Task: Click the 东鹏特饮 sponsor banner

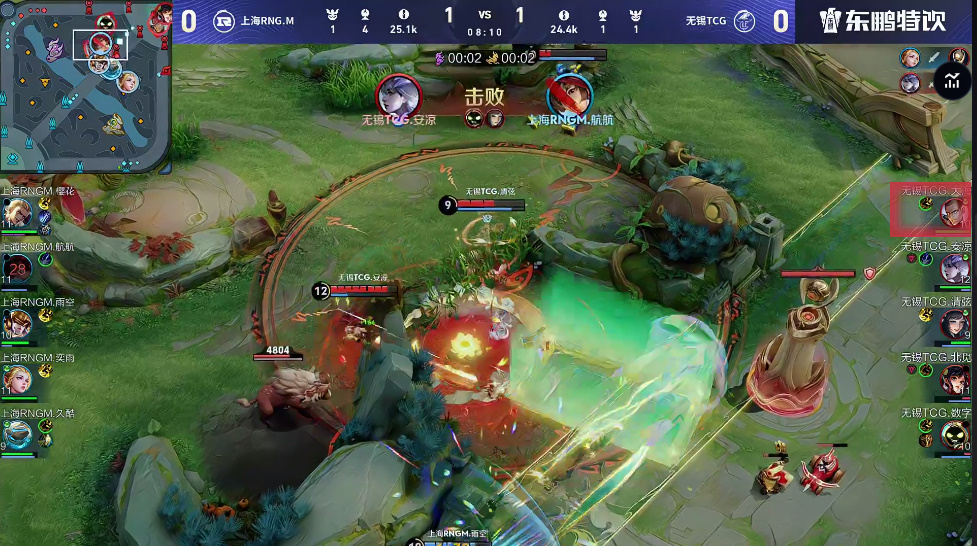Action: point(883,22)
